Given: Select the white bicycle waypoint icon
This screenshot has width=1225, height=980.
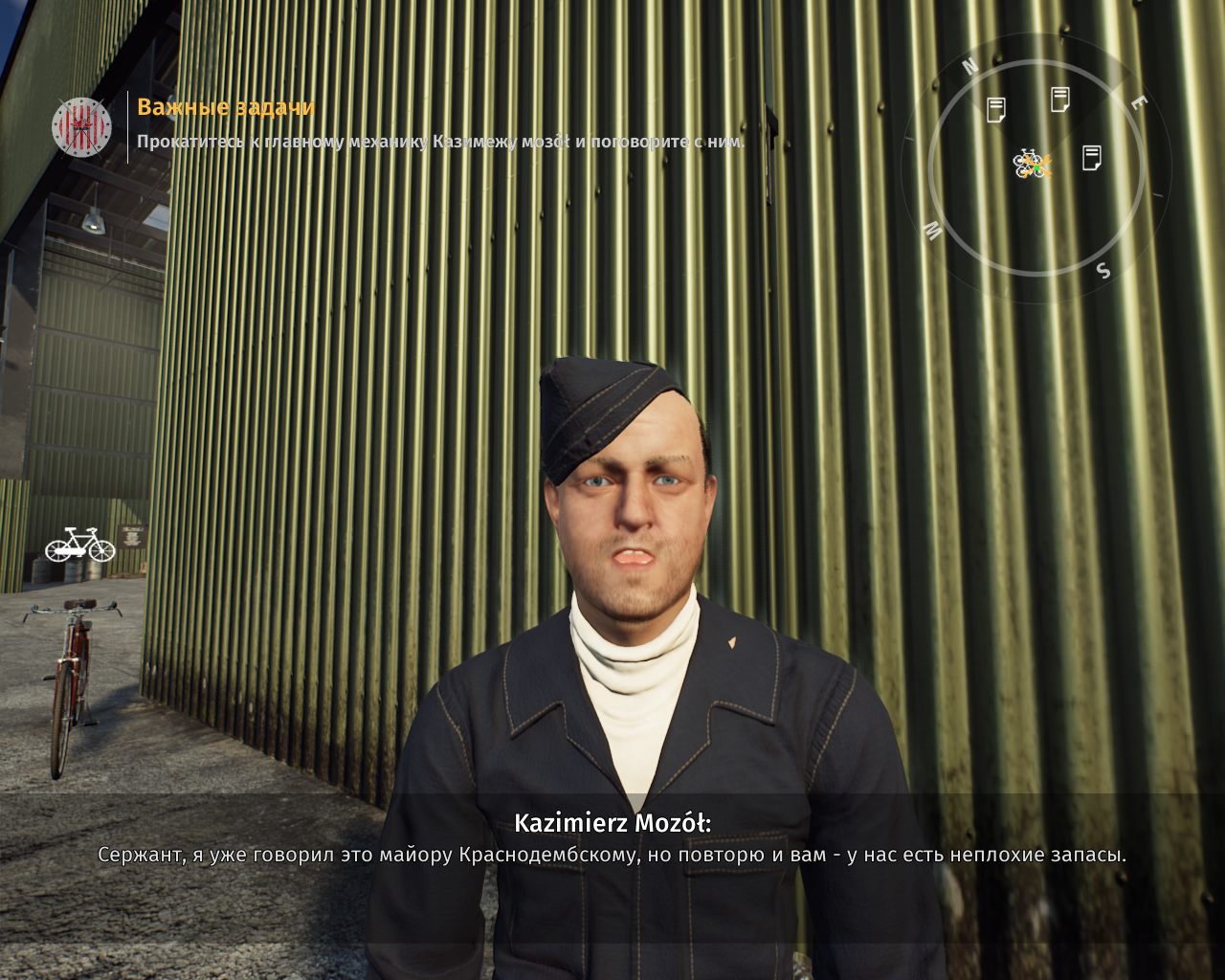Looking at the screenshot, I should [x=79, y=545].
